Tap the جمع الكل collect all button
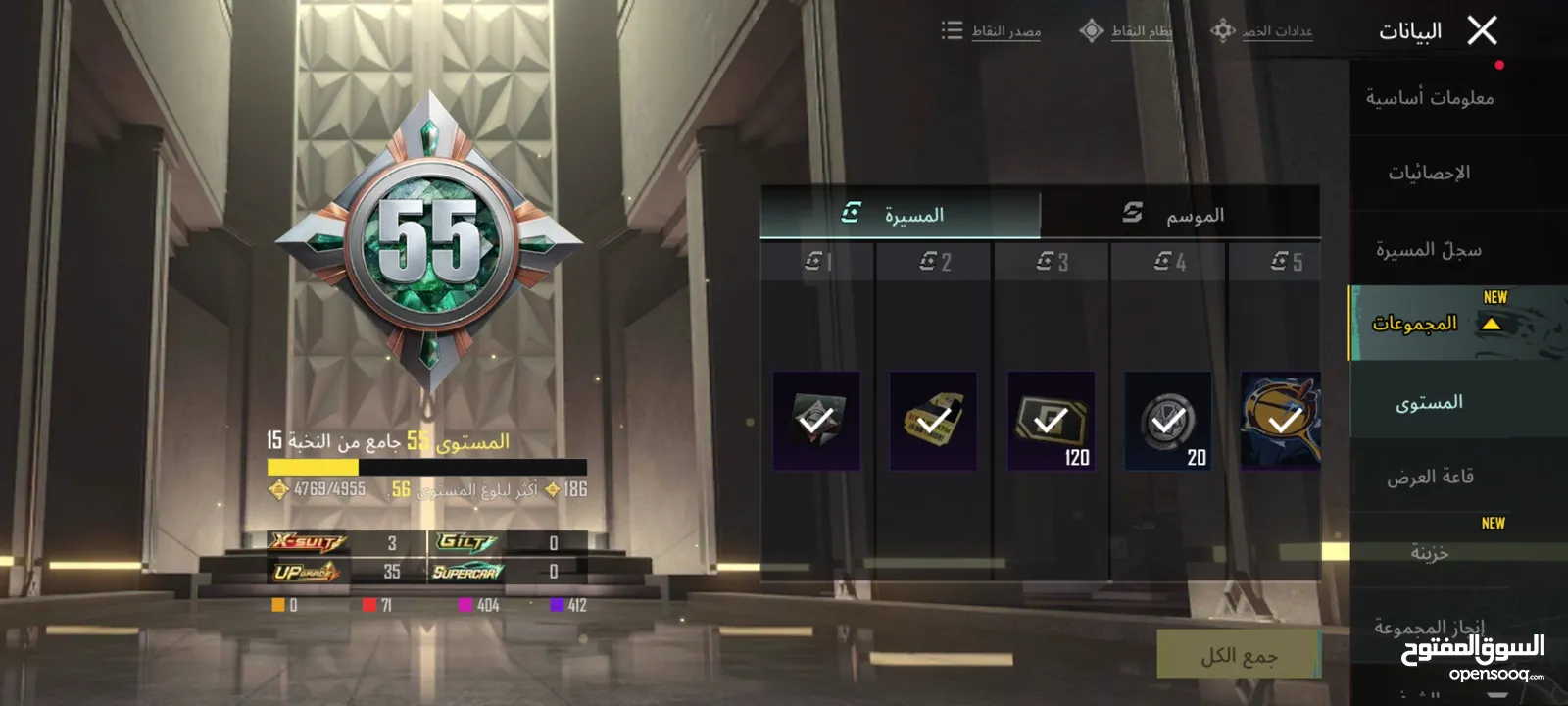 click(x=1239, y=655)
